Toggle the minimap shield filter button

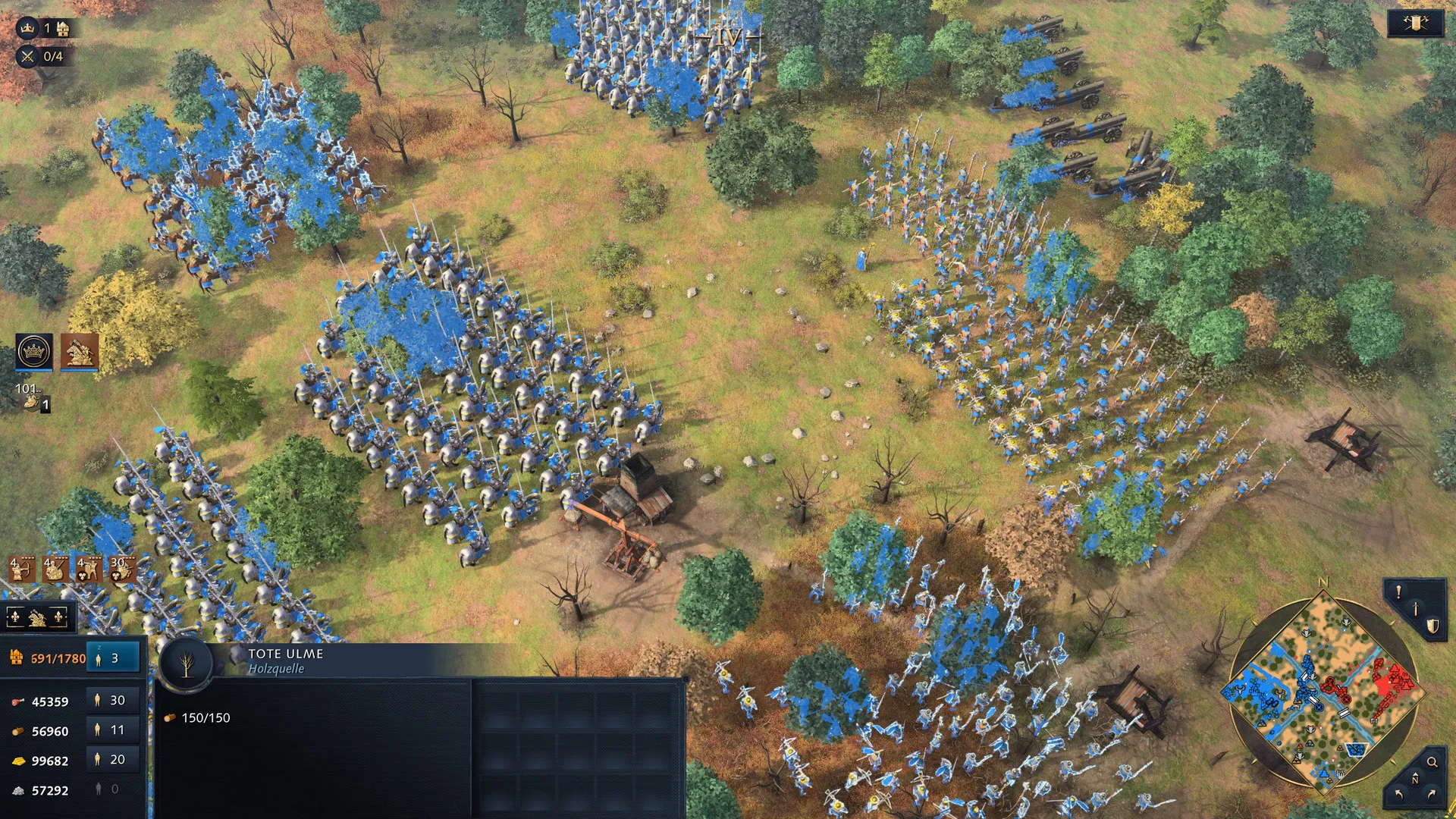coord(1432,626)
